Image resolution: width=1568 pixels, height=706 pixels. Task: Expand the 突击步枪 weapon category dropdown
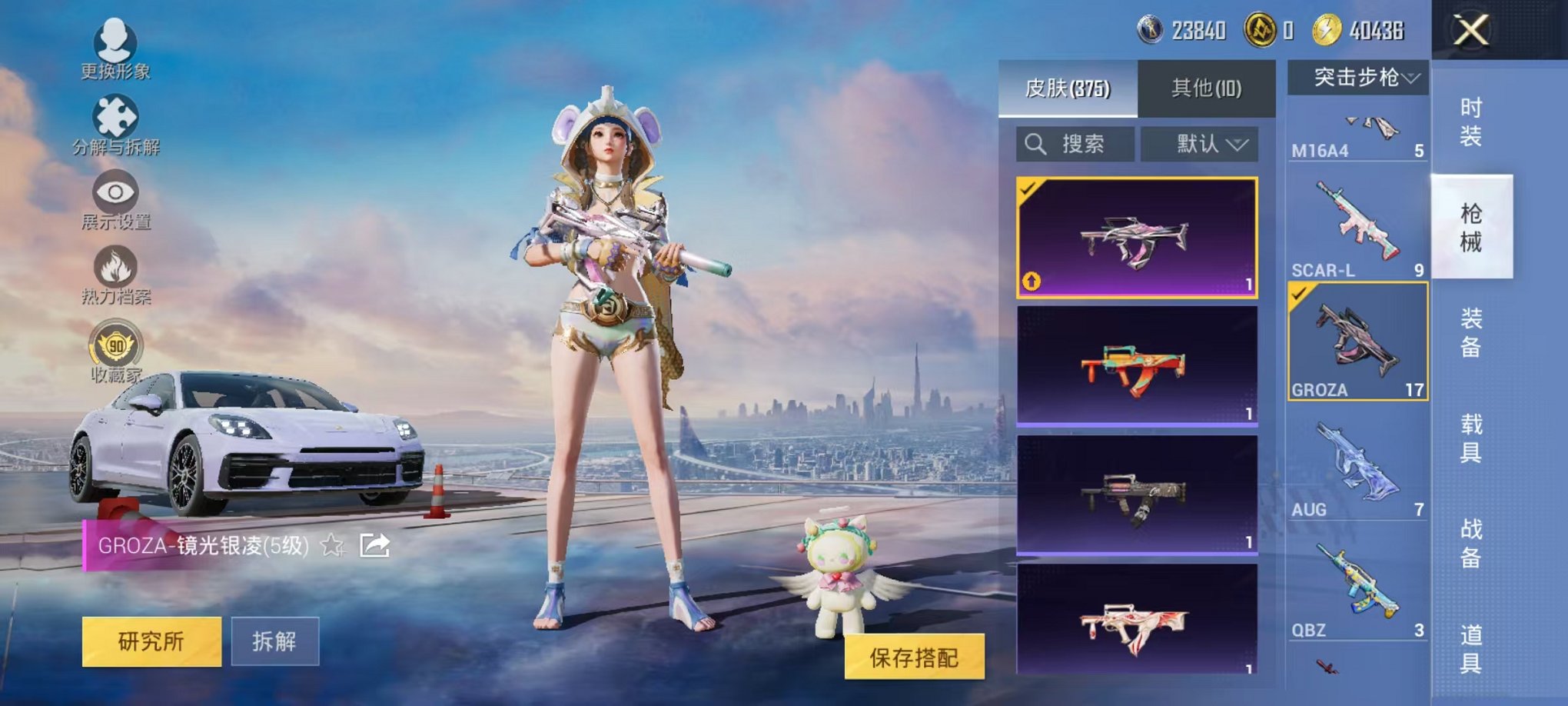[1358, 76]
